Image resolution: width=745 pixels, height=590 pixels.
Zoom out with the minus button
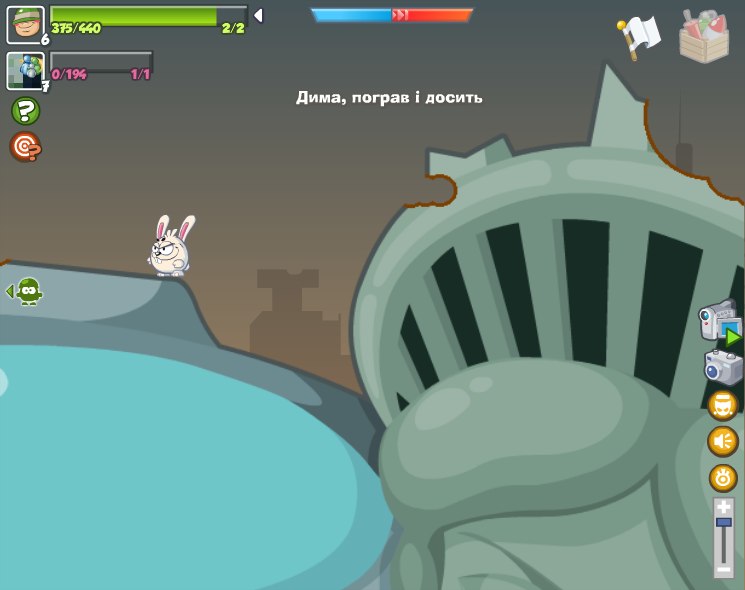pyautogui.click(x=724, y=568)
